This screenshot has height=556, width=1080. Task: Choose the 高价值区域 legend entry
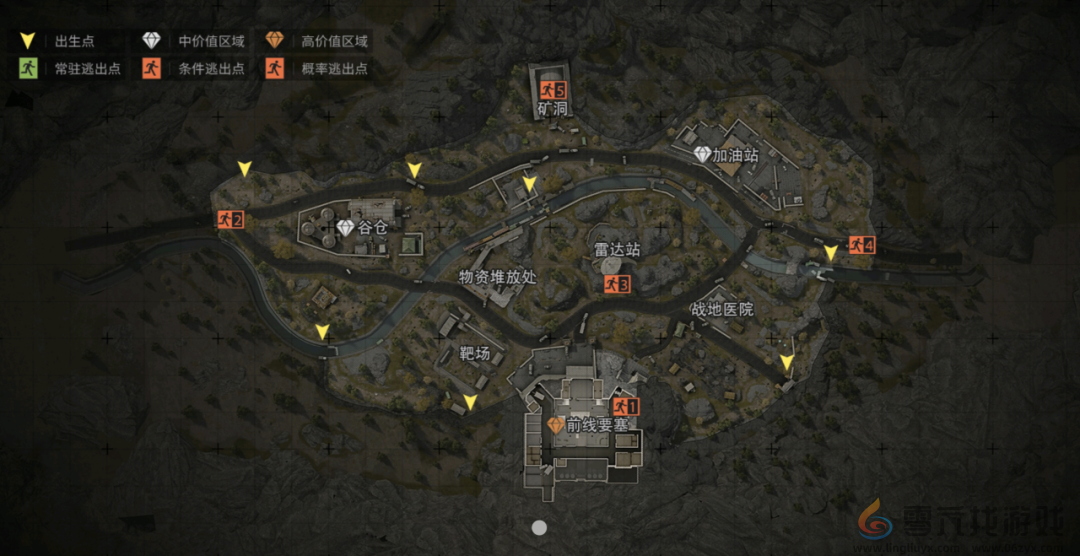click(x=320, y=41)
